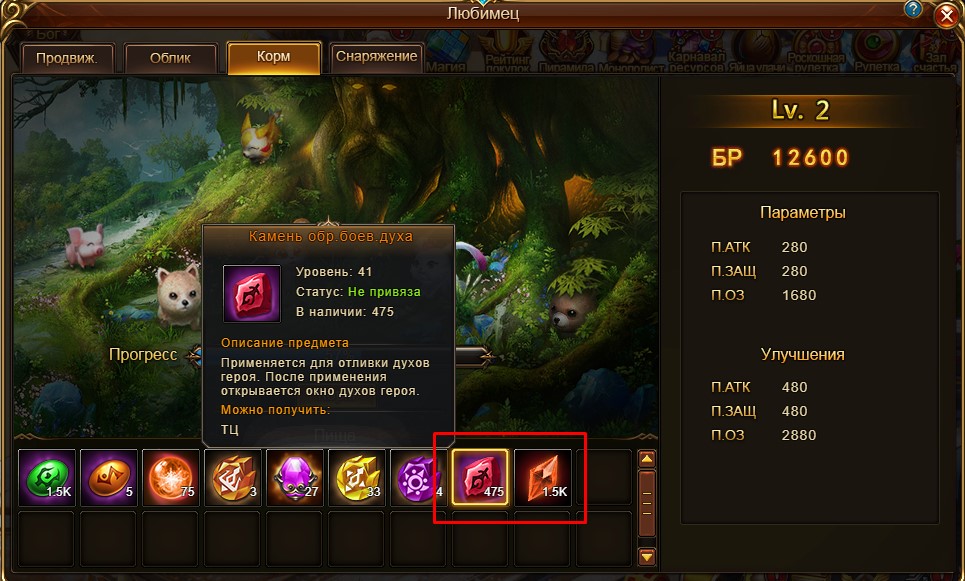Viewport: 965px width, 581px height.
Task: Select the orange rune gem with count 3
Action: tap(232, 477)
